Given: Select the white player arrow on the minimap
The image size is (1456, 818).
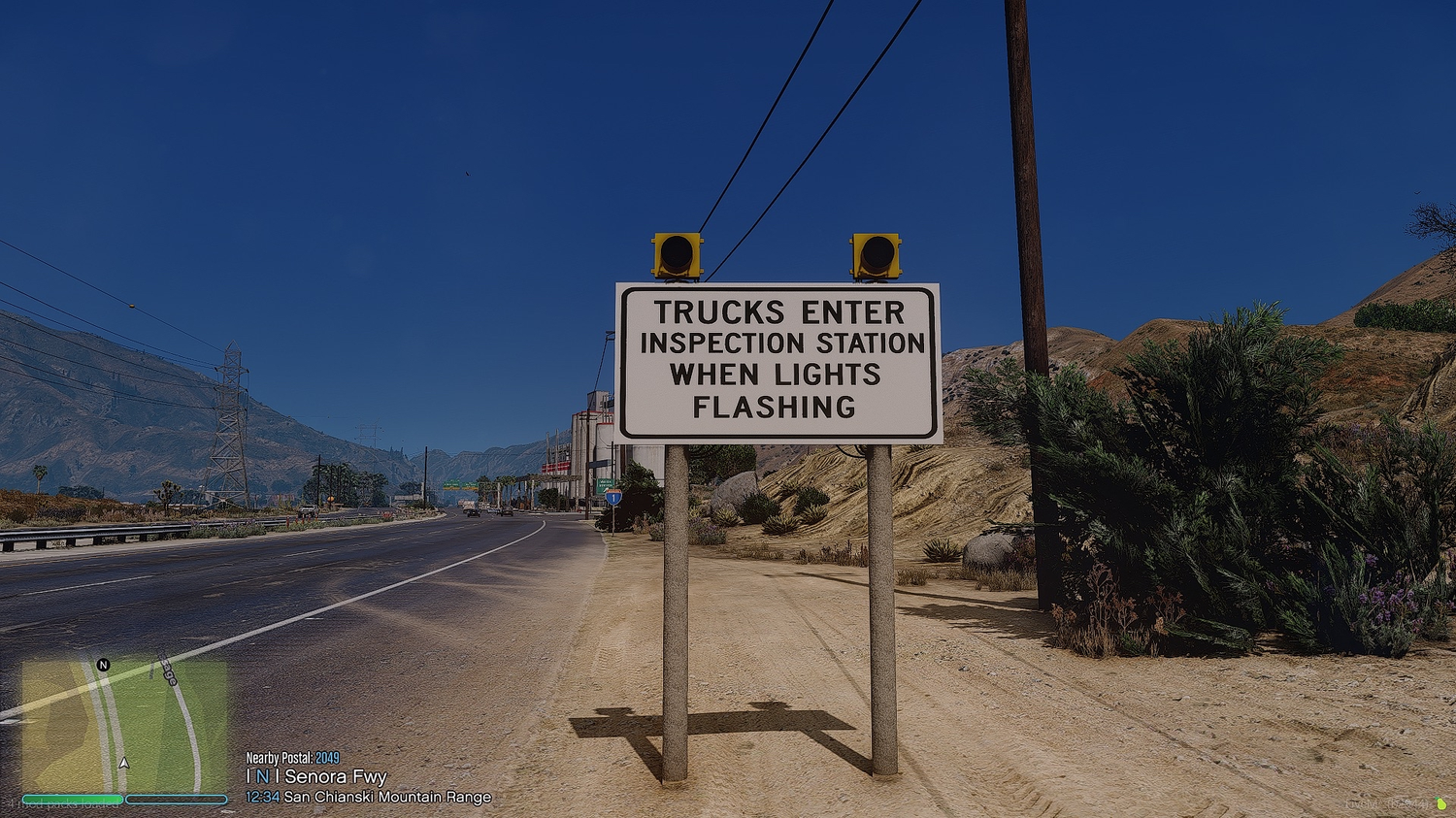Looking at the screenshot, I should coord(124,762).
